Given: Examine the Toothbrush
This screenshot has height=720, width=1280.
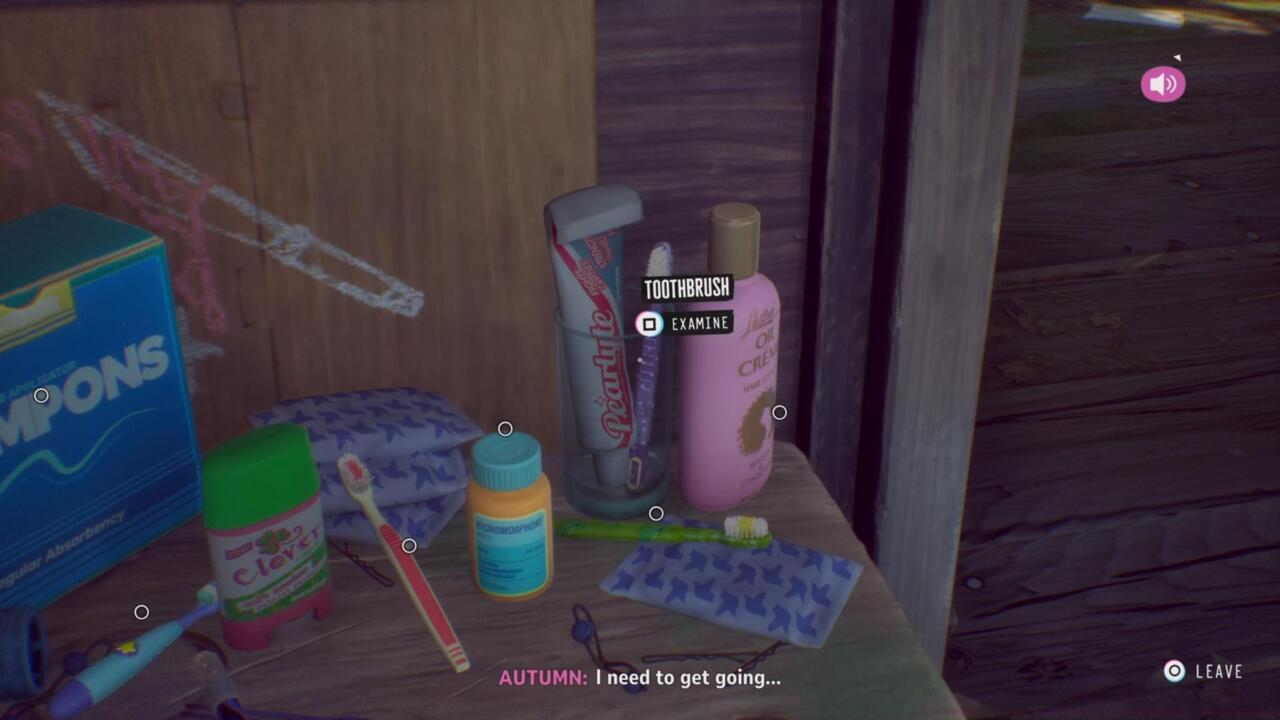Looking at the screenshot, I should pyautogui.click(x=649, y=323).
